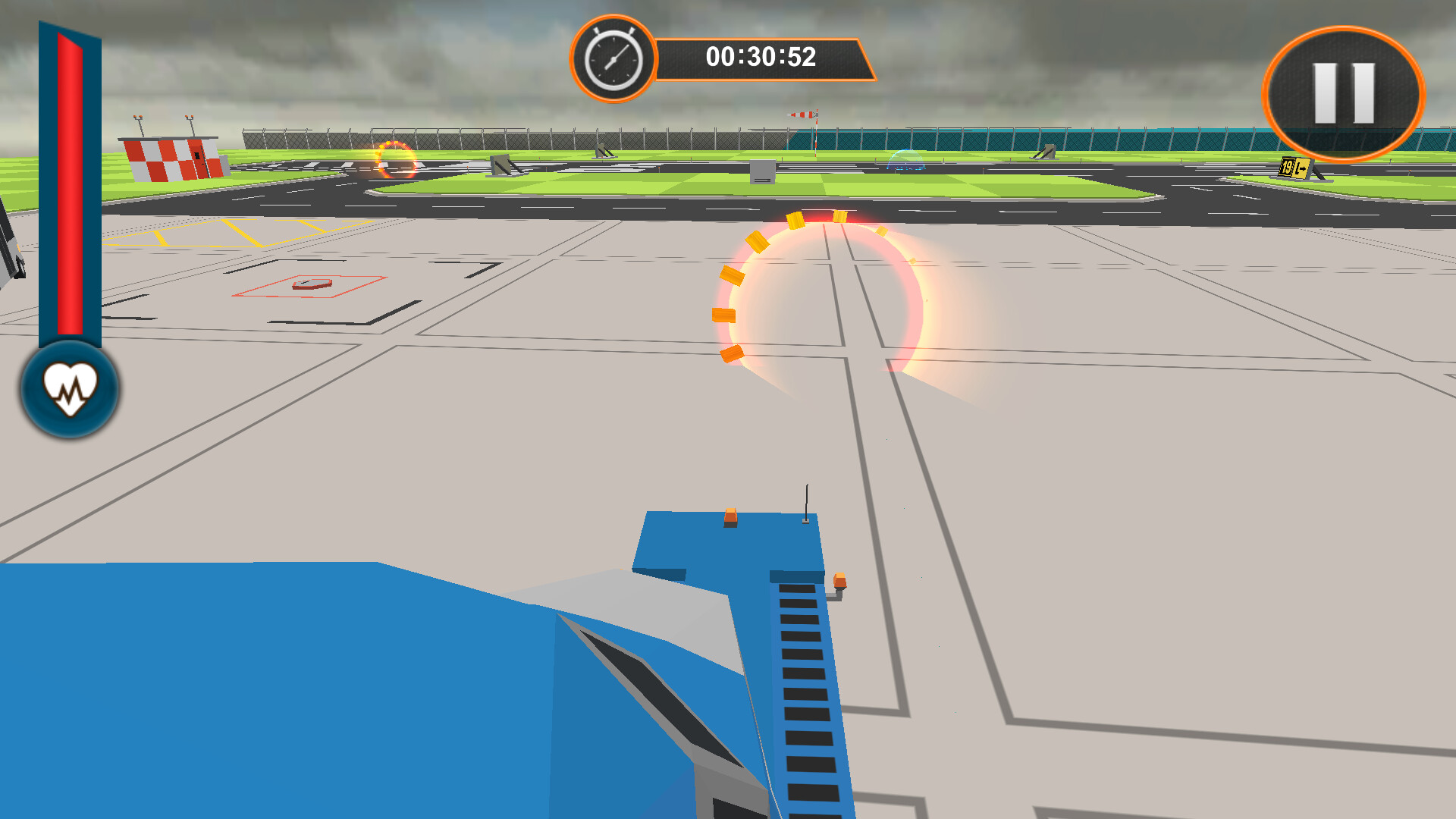This screenshot has height=819, width=1456.
Task: Select the gray cube structure near the fence
Action: click(x=763, y=171)
